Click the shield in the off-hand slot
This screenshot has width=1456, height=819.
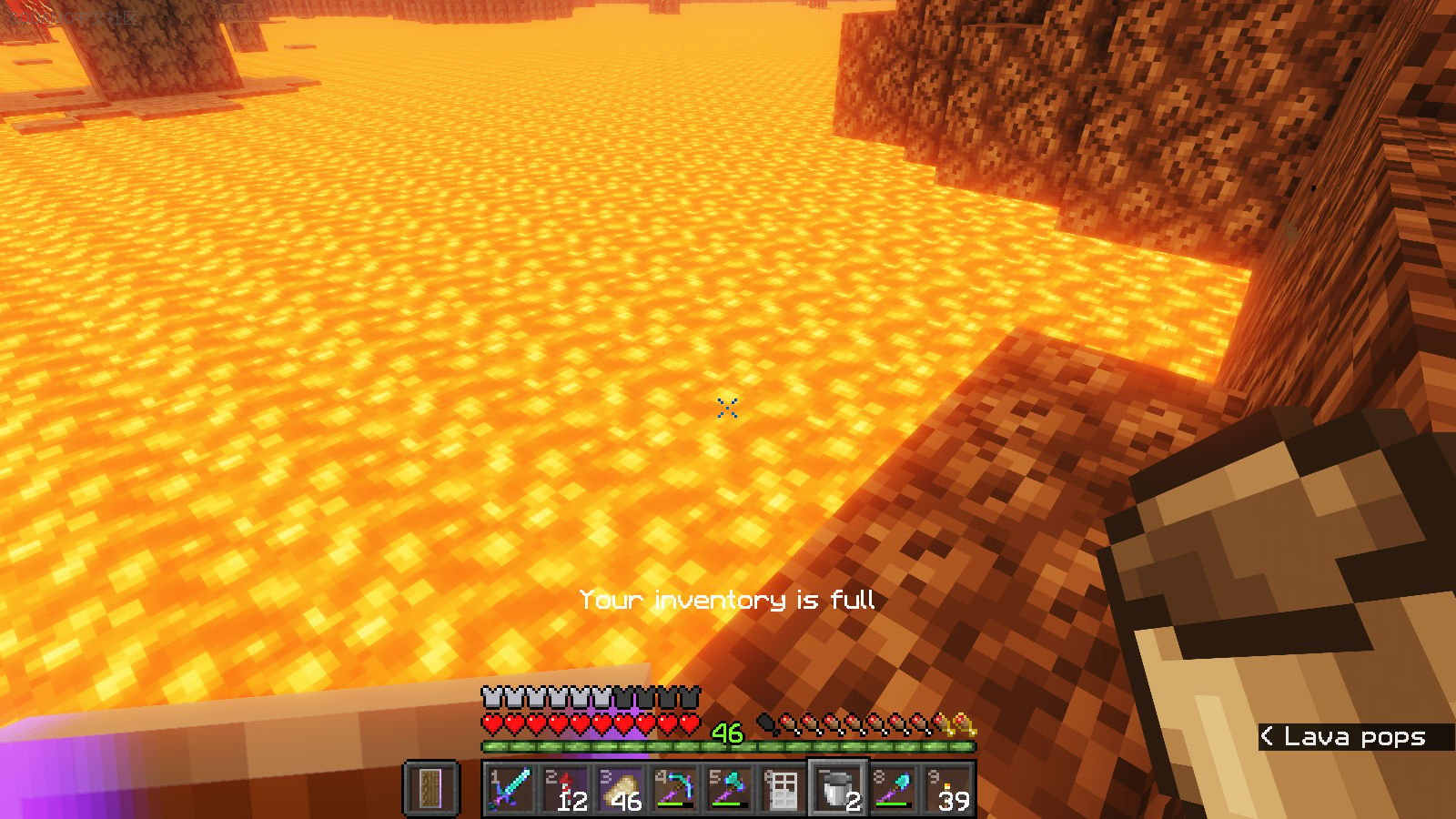pyautogui.click(x=431, y=788)
